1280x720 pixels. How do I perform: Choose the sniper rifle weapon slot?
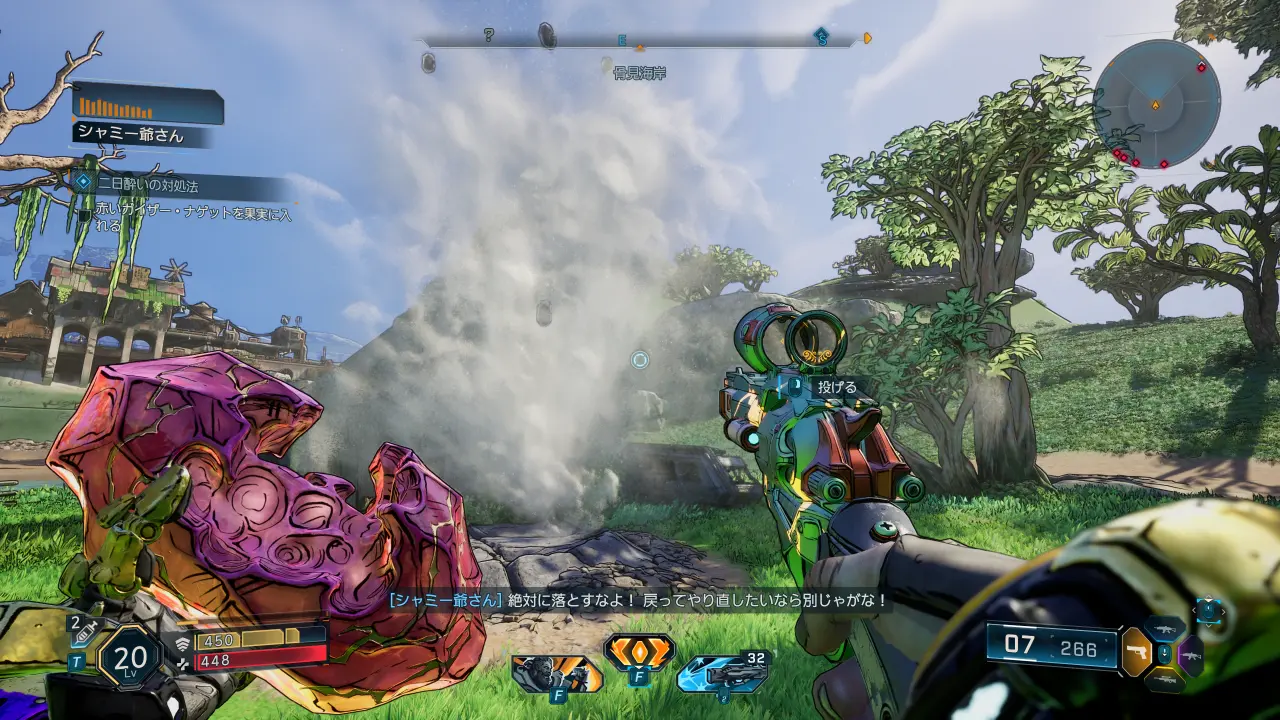pyautogui.click(x=1164, y=680)
